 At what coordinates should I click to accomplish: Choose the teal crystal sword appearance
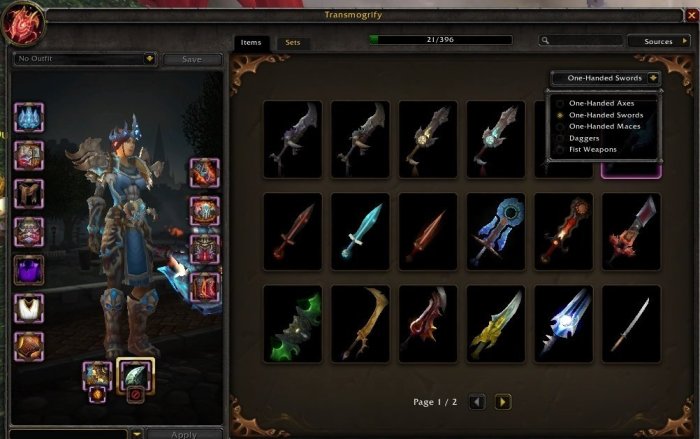360,231
